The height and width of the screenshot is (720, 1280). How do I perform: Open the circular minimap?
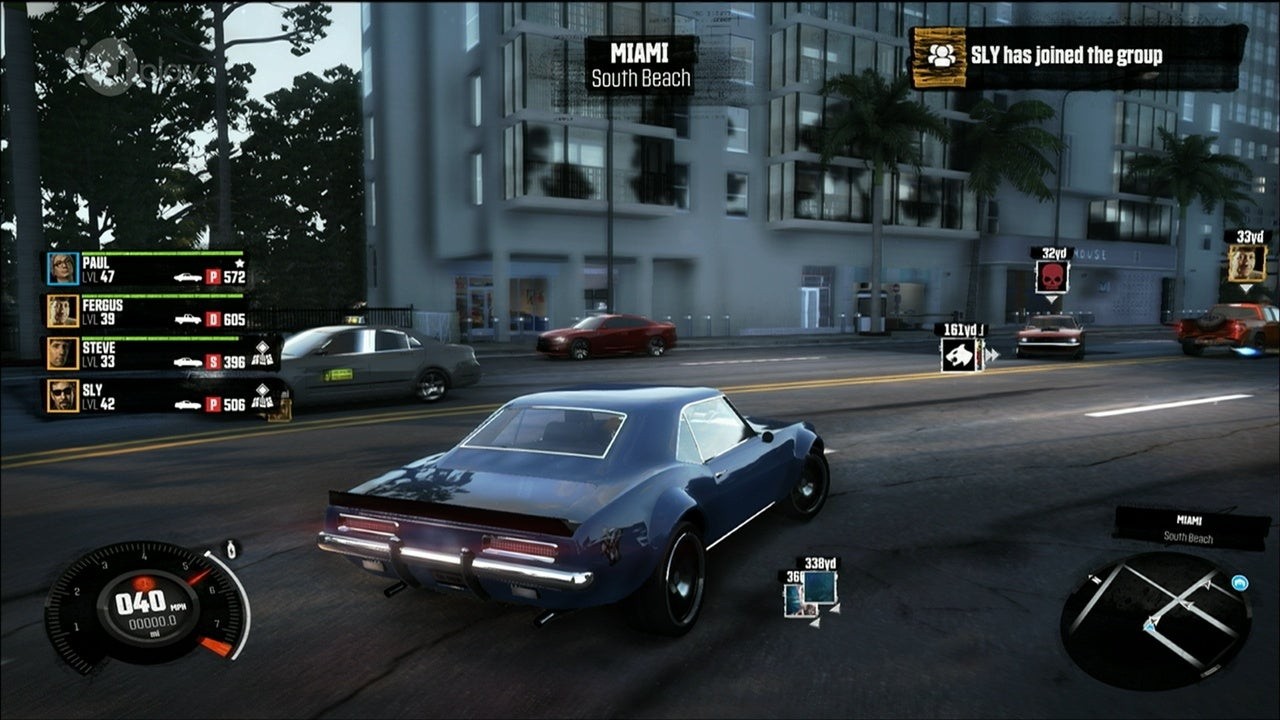(x=1155, y=622)
